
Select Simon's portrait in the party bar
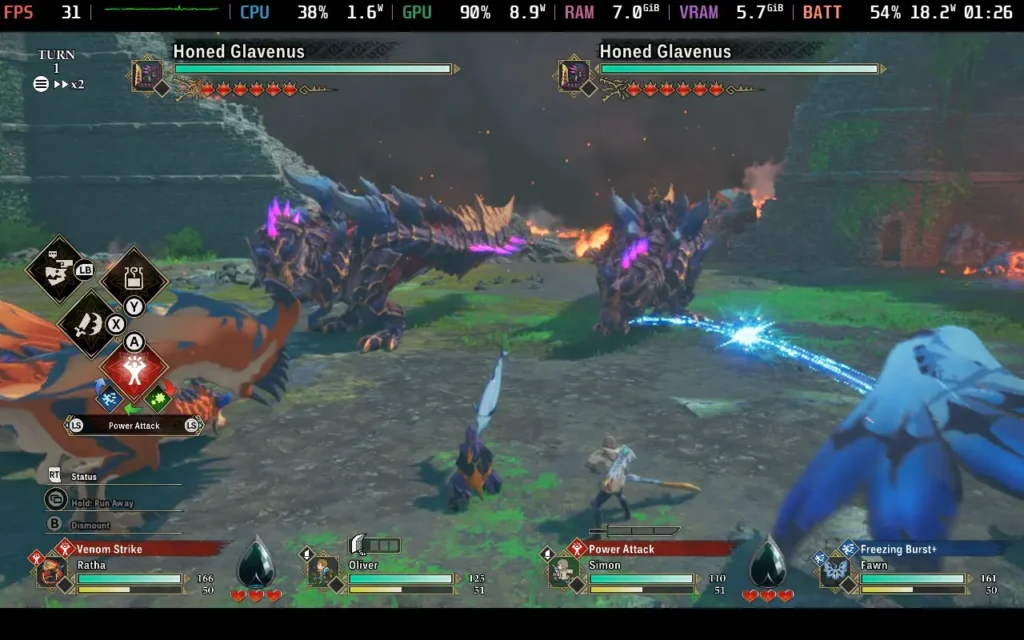(x=561, y=572)
